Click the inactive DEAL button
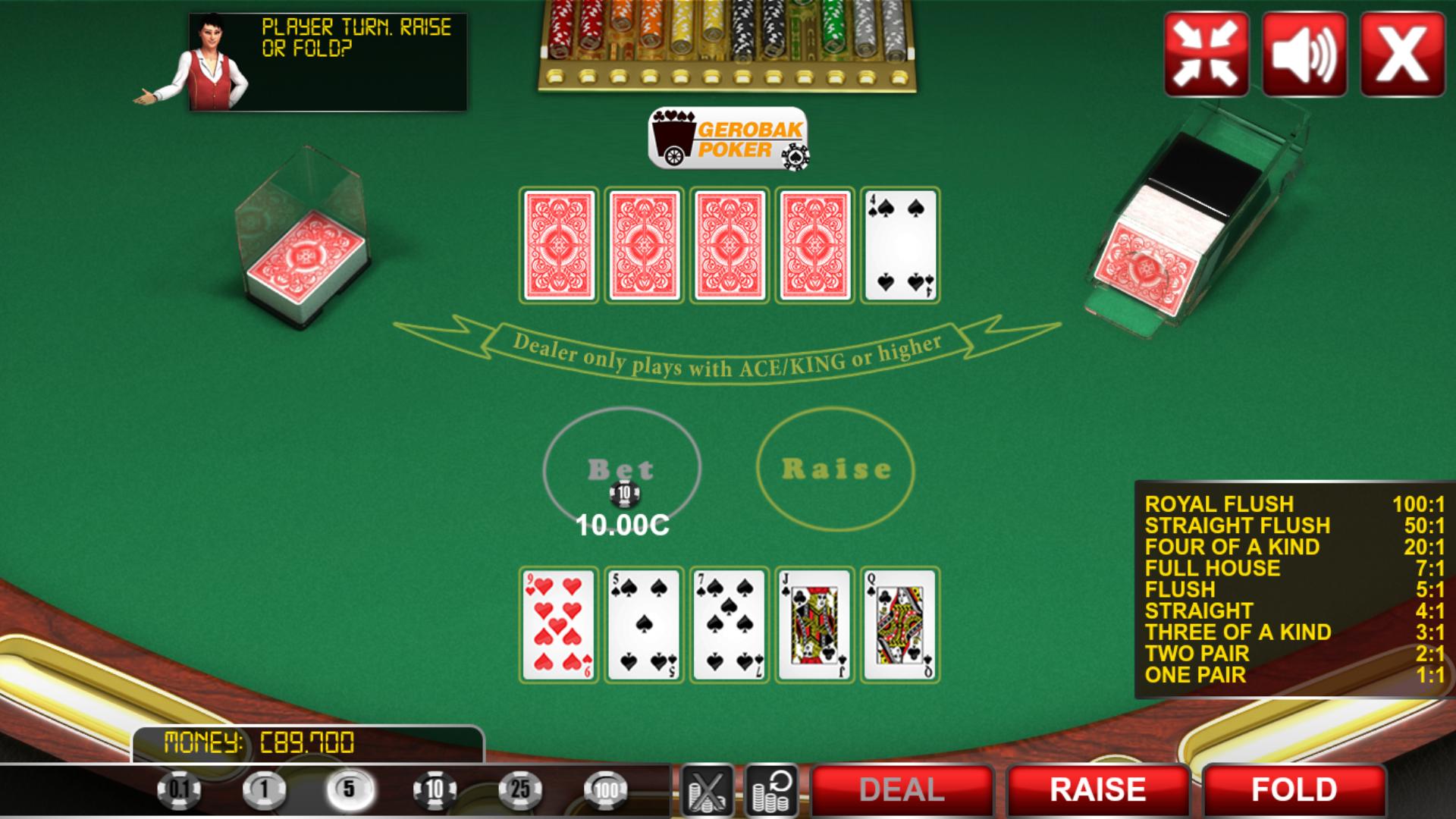Image resolution: width=1456 pixels, height=819 pixels. 901,789
